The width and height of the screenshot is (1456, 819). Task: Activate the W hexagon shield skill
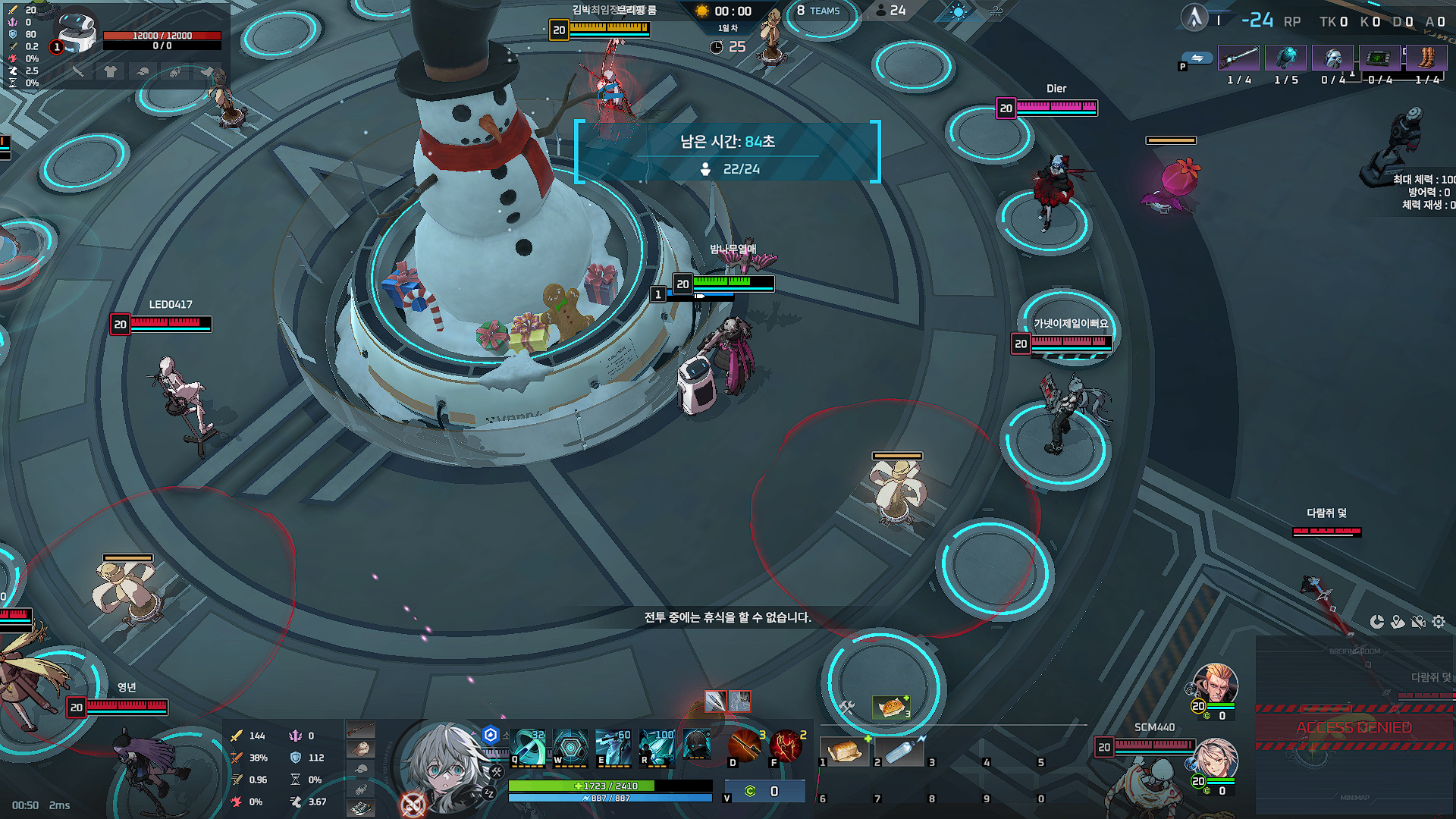[571, 746]
